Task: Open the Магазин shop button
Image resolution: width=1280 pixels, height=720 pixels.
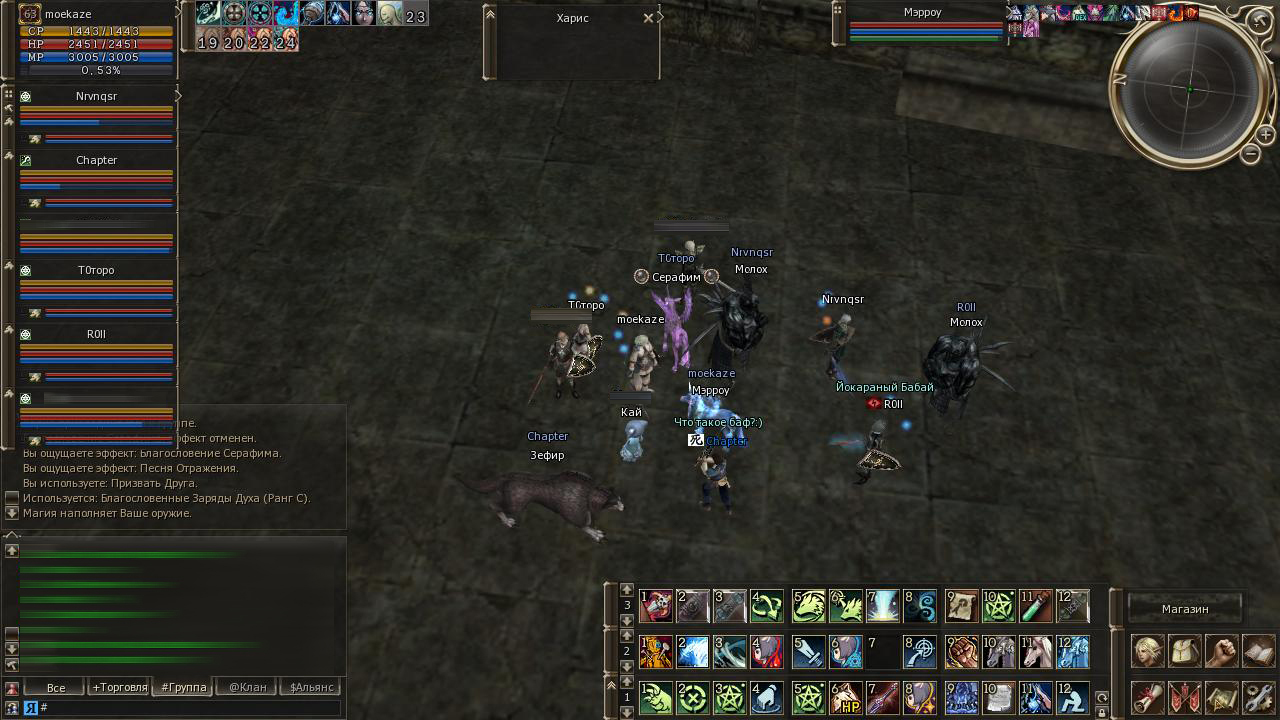Action: (1185, 608)
